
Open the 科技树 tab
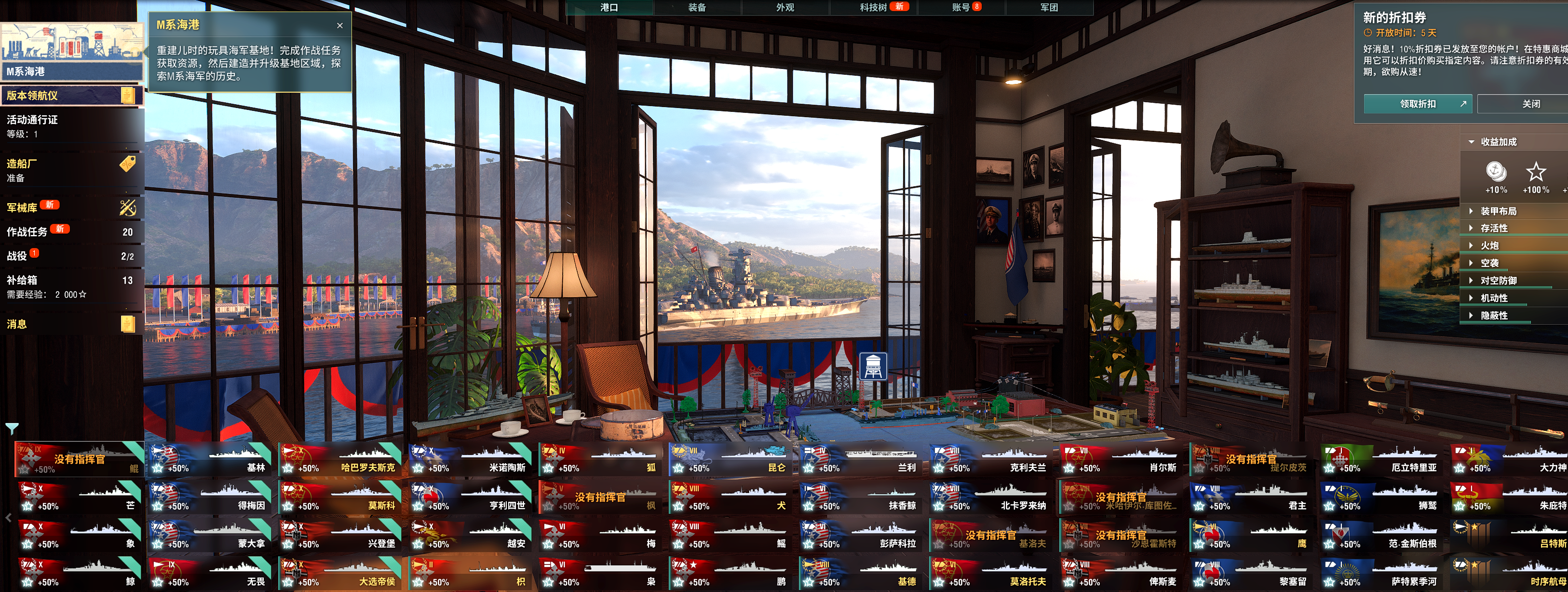coord(873,7)
